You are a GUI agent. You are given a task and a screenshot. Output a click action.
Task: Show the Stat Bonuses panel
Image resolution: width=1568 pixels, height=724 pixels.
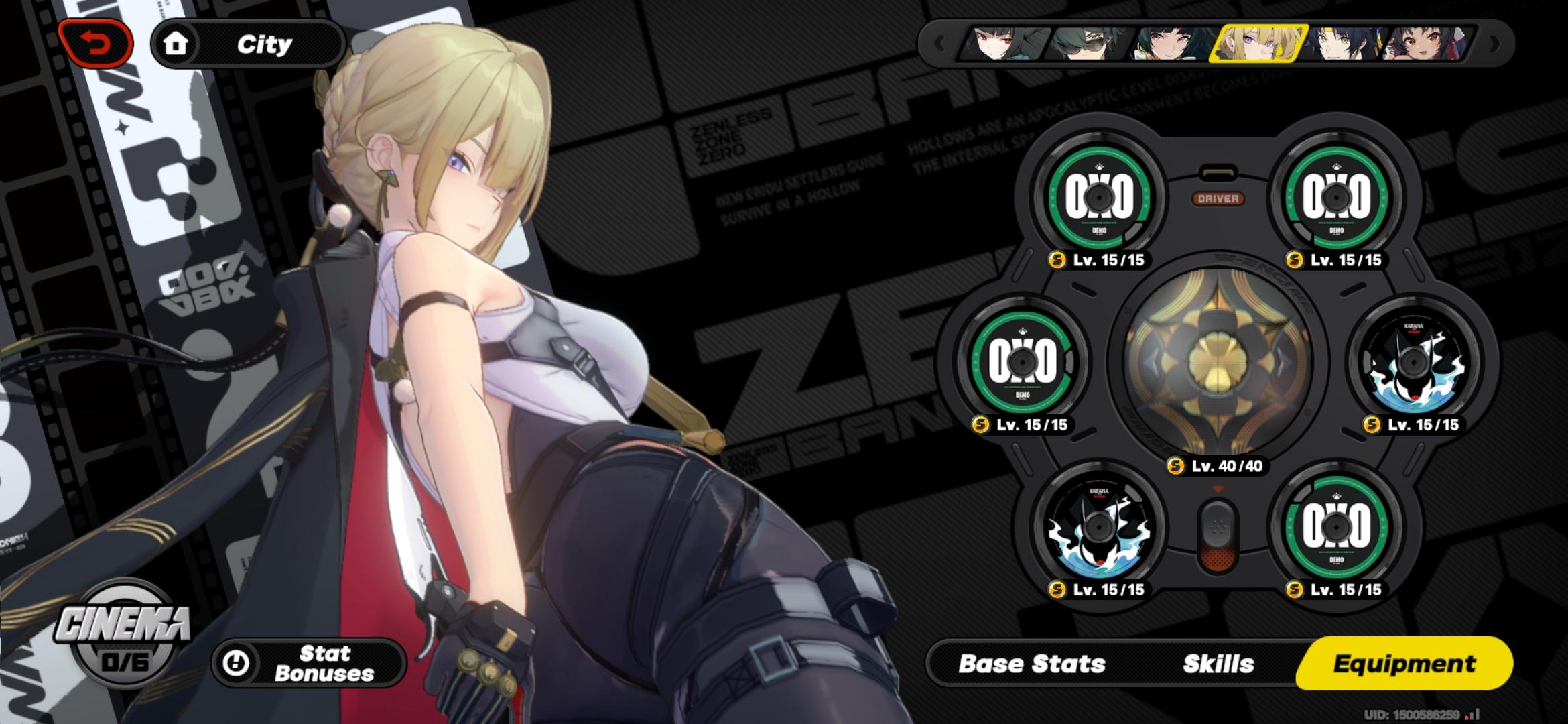pyautogui.click(x=310, y=663)
